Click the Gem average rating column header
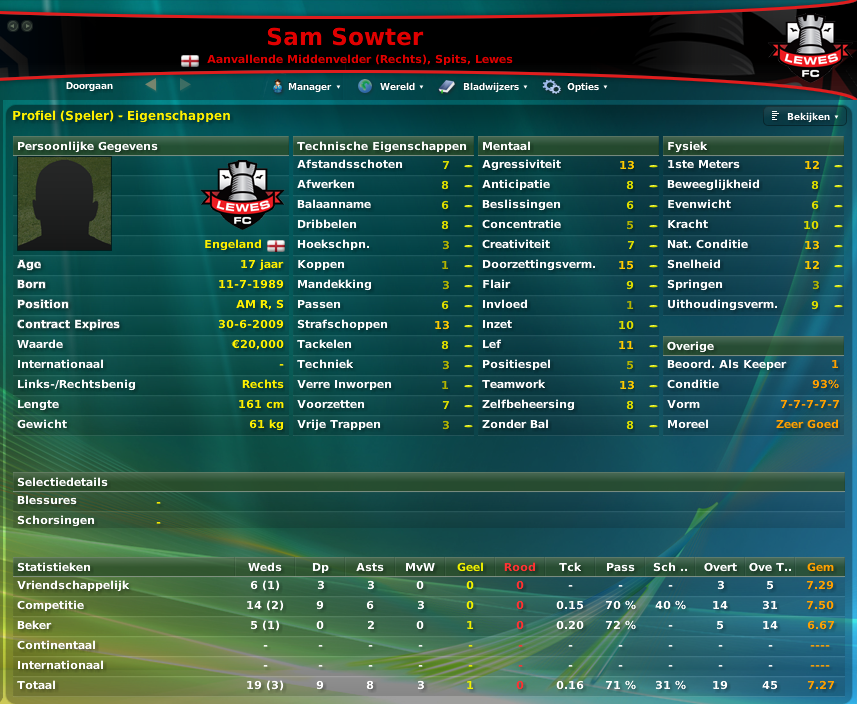 (x=820, y=567)
